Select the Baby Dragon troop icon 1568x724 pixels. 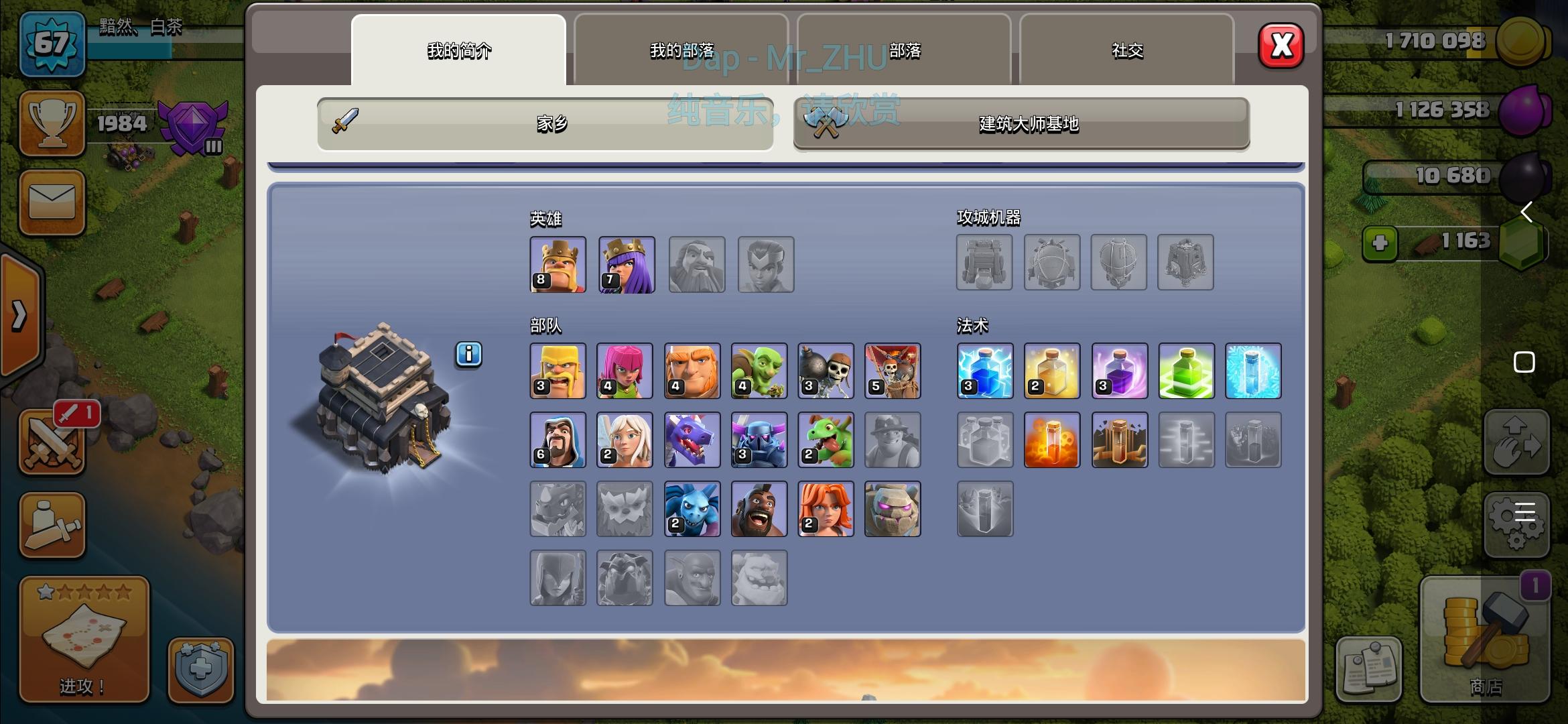coord(826,440)
